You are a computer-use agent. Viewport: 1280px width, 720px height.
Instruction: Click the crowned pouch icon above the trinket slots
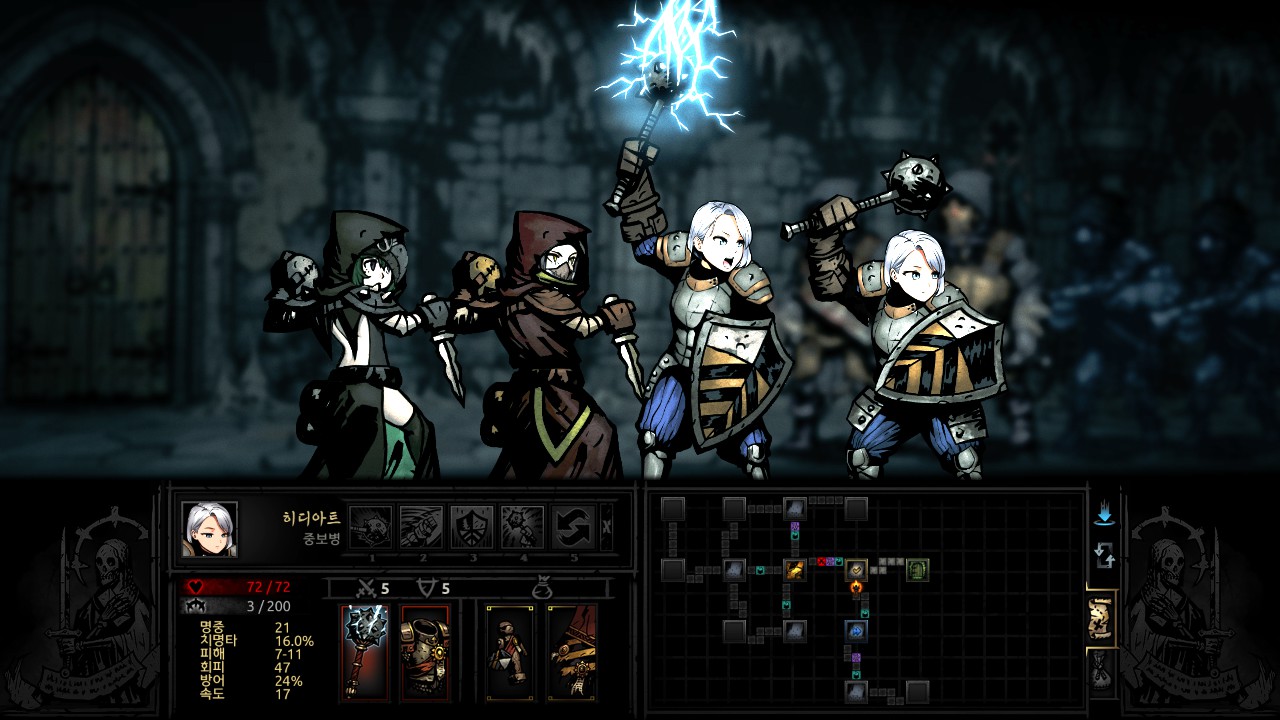[542, 588]
